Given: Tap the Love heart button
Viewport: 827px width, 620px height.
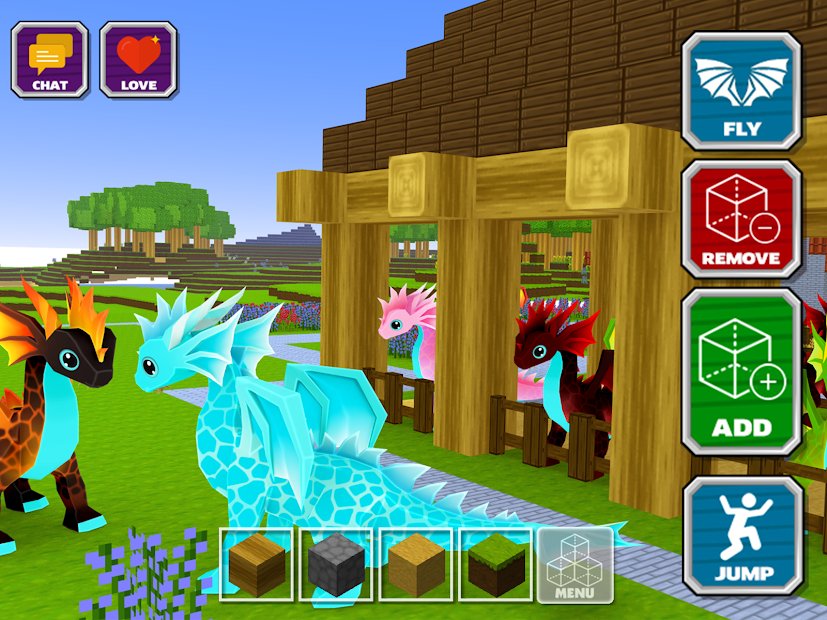Looking at the screenshot, I should [x=138, y=60].
